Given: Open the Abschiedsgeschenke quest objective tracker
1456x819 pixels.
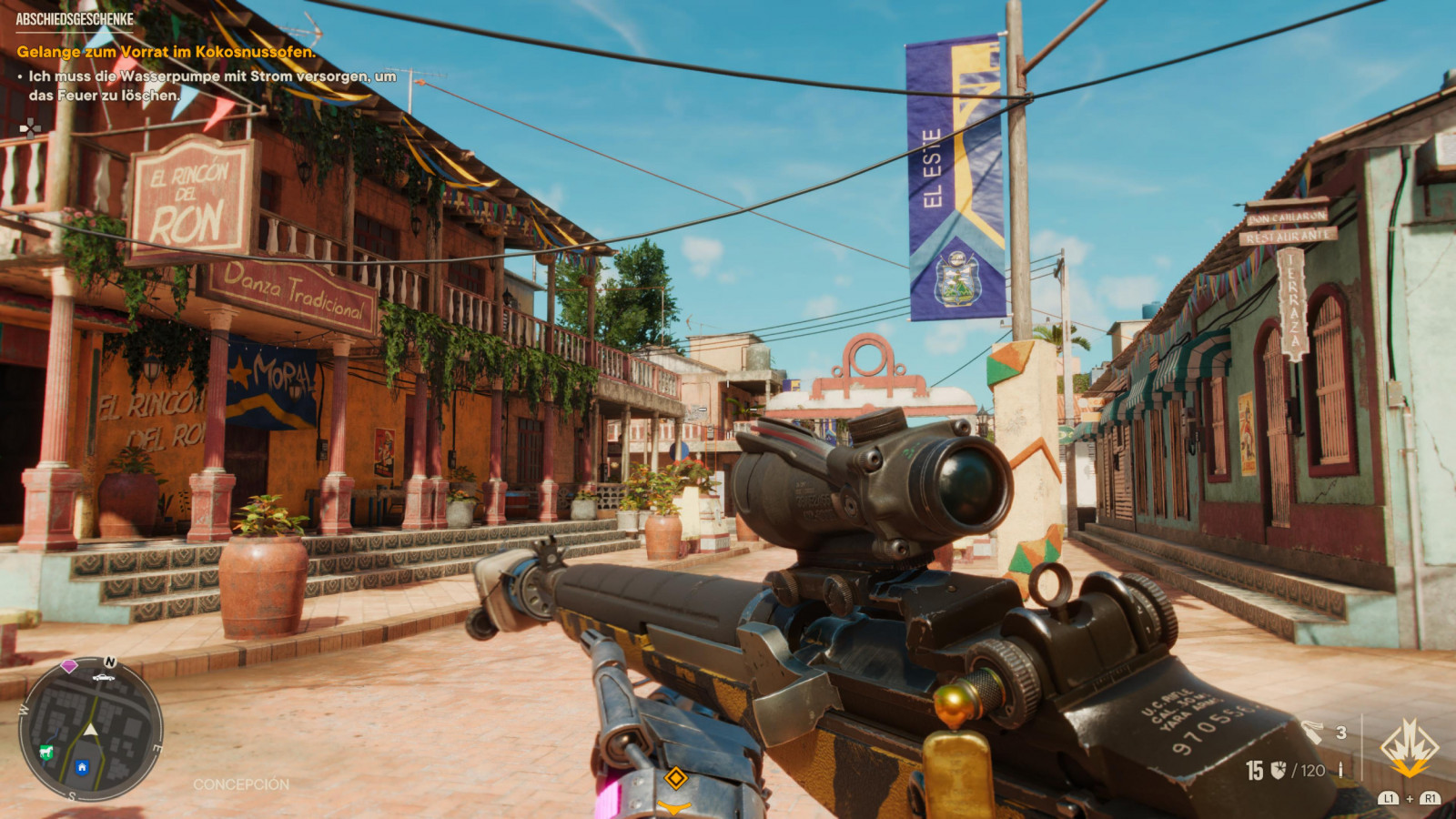Looking at the screenshot, I should (75, 19).
